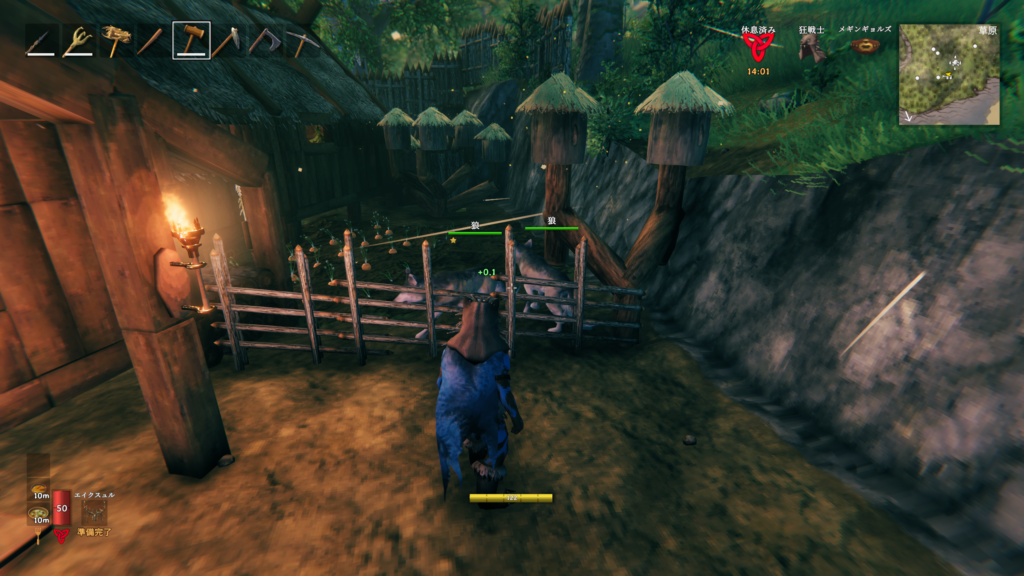Choose the straw-headed tool in the hotbar
Image resolution: width=1024 pixels, height=576 pixels.
coord(116,42)
